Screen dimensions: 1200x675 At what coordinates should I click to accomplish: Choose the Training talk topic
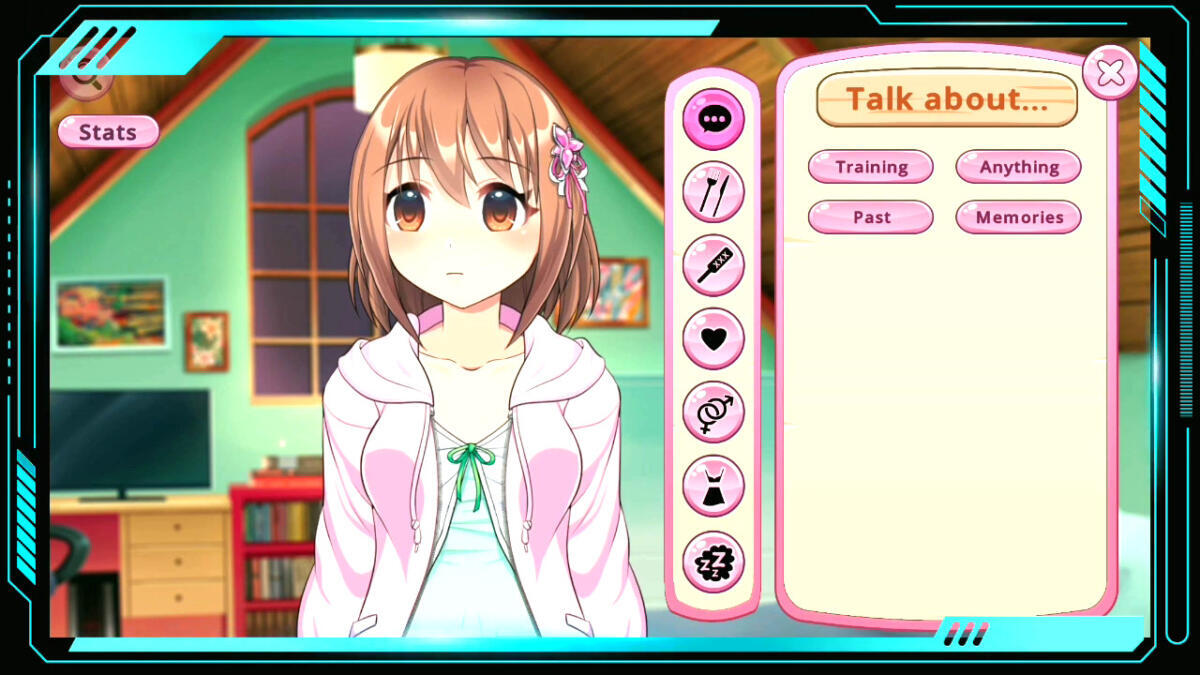pos(870,167)
